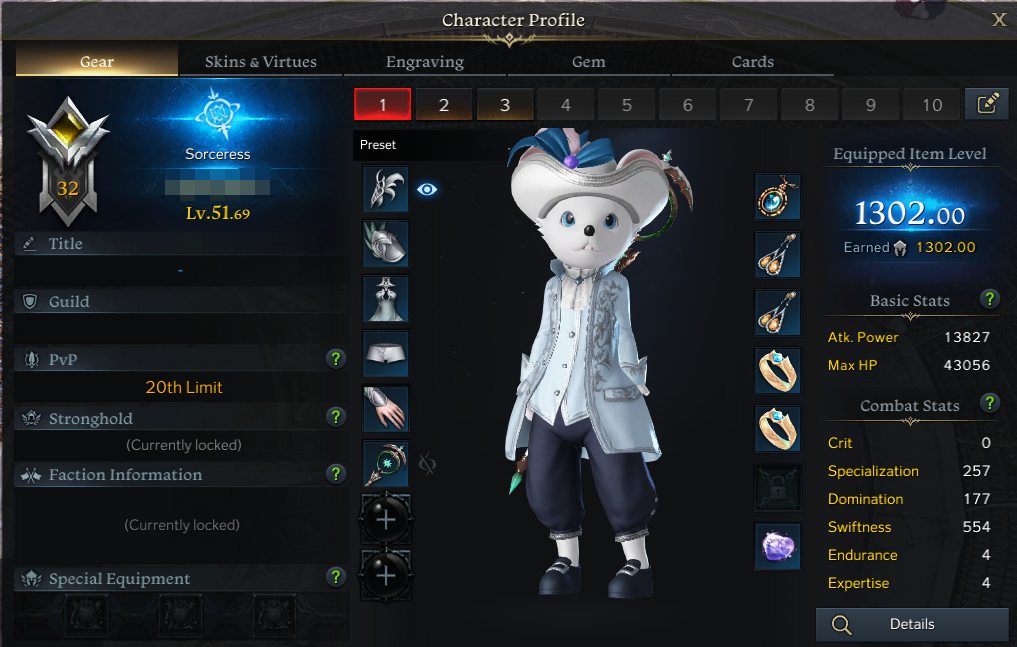This screenshot has width=1017, height=647.
Task: Click the preset edit pencil button
Action: coord(987,104)
